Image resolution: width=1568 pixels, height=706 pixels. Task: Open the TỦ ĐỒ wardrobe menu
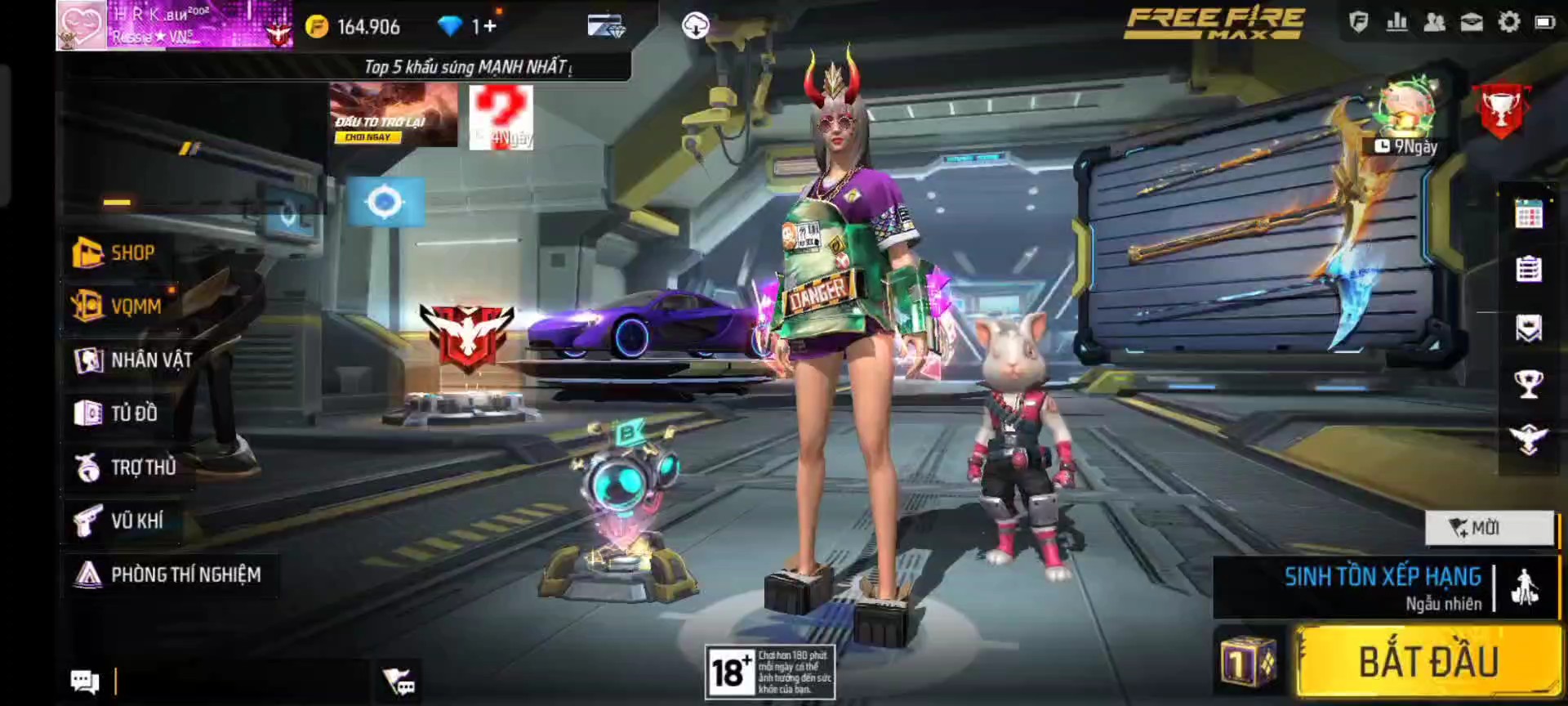tap(117, 413)
